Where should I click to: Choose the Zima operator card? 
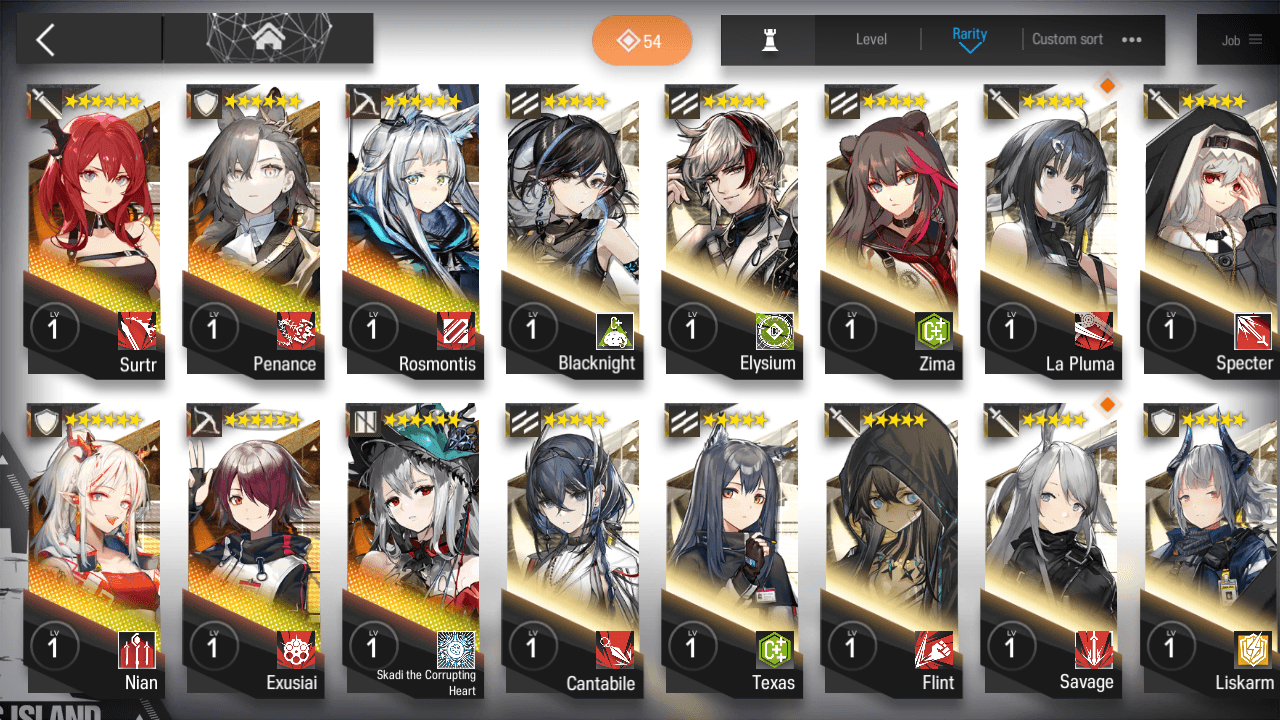pos(892,230)
